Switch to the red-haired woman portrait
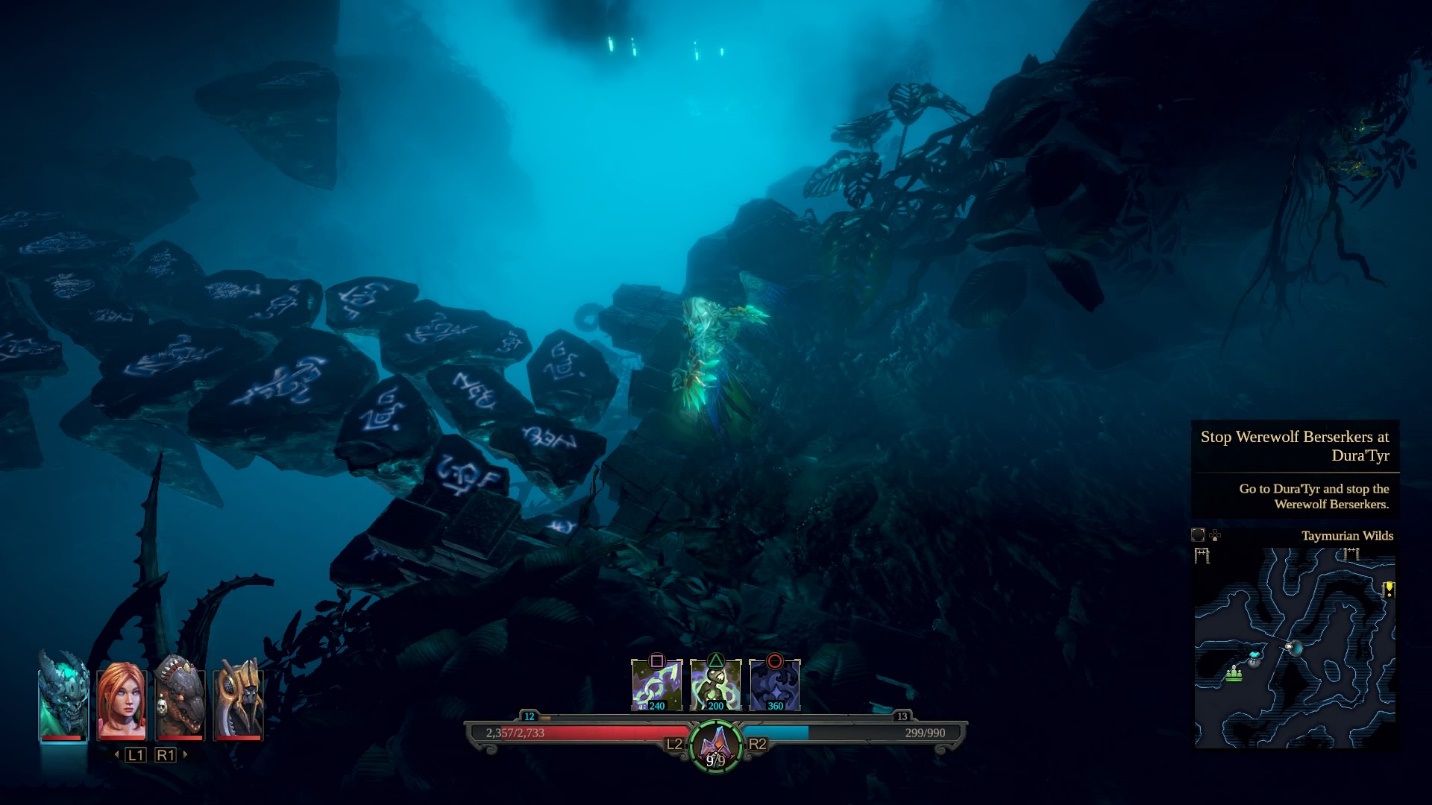This screenshot has width=1432, height=805. click(121, 700)
